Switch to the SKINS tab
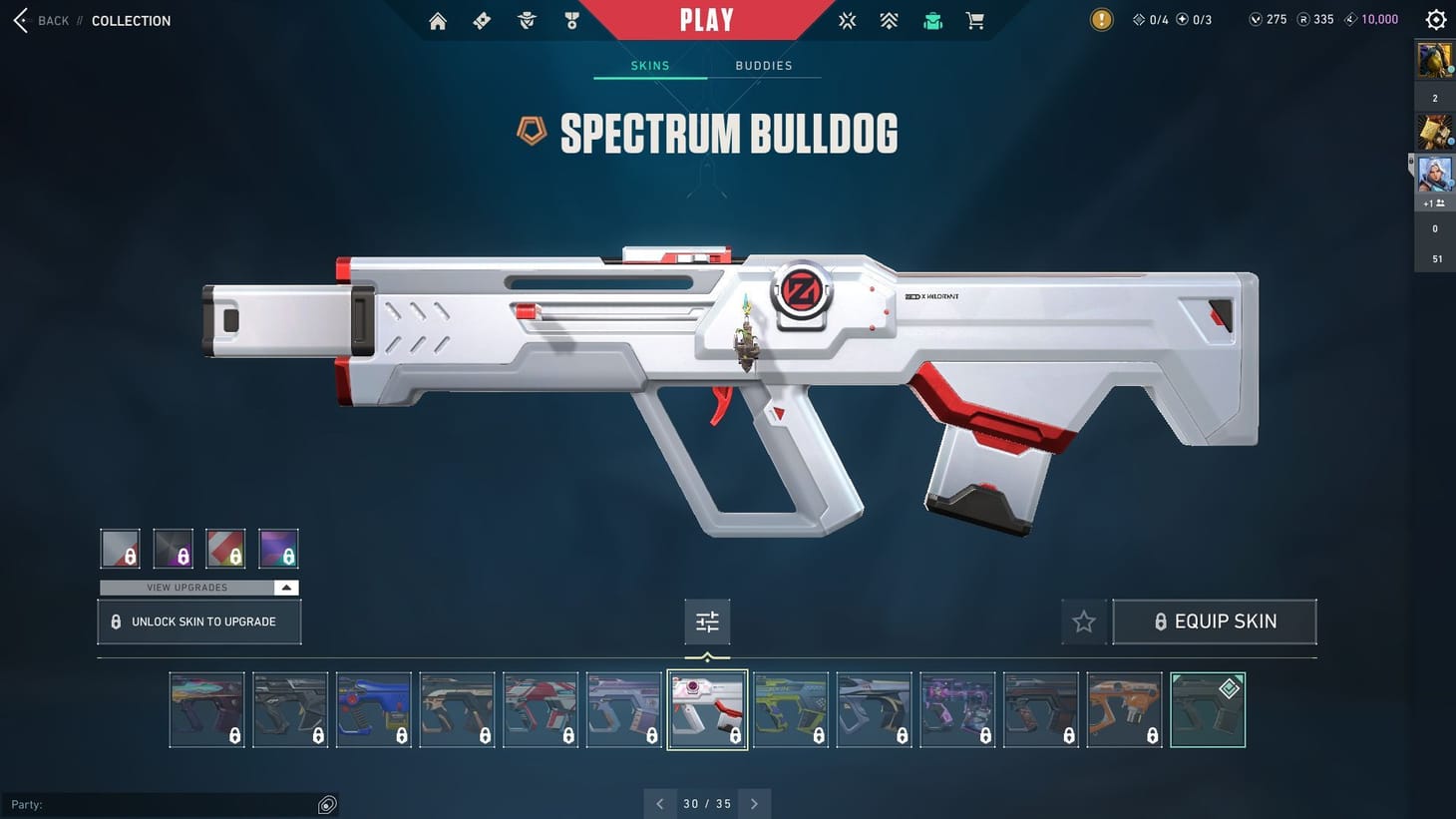This screenshot has height=819, width=1456. click(x=649, y=65)
